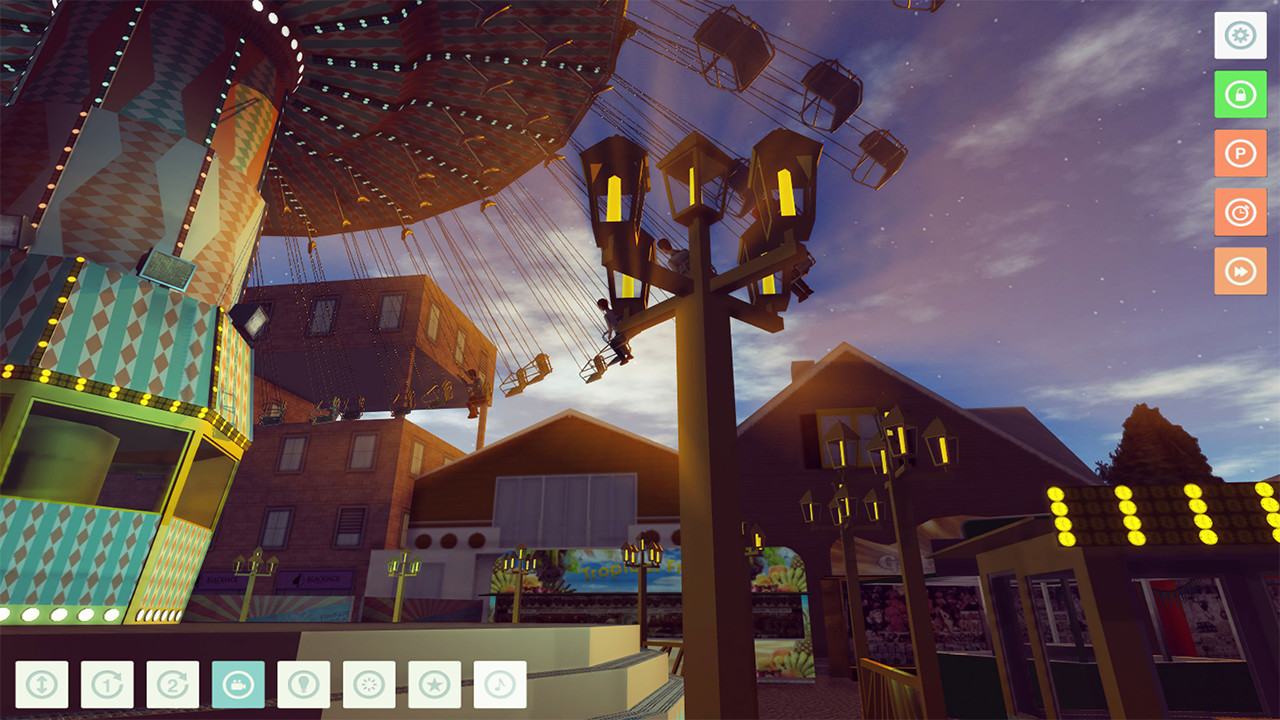Click the orange P button

(1240, 154)
